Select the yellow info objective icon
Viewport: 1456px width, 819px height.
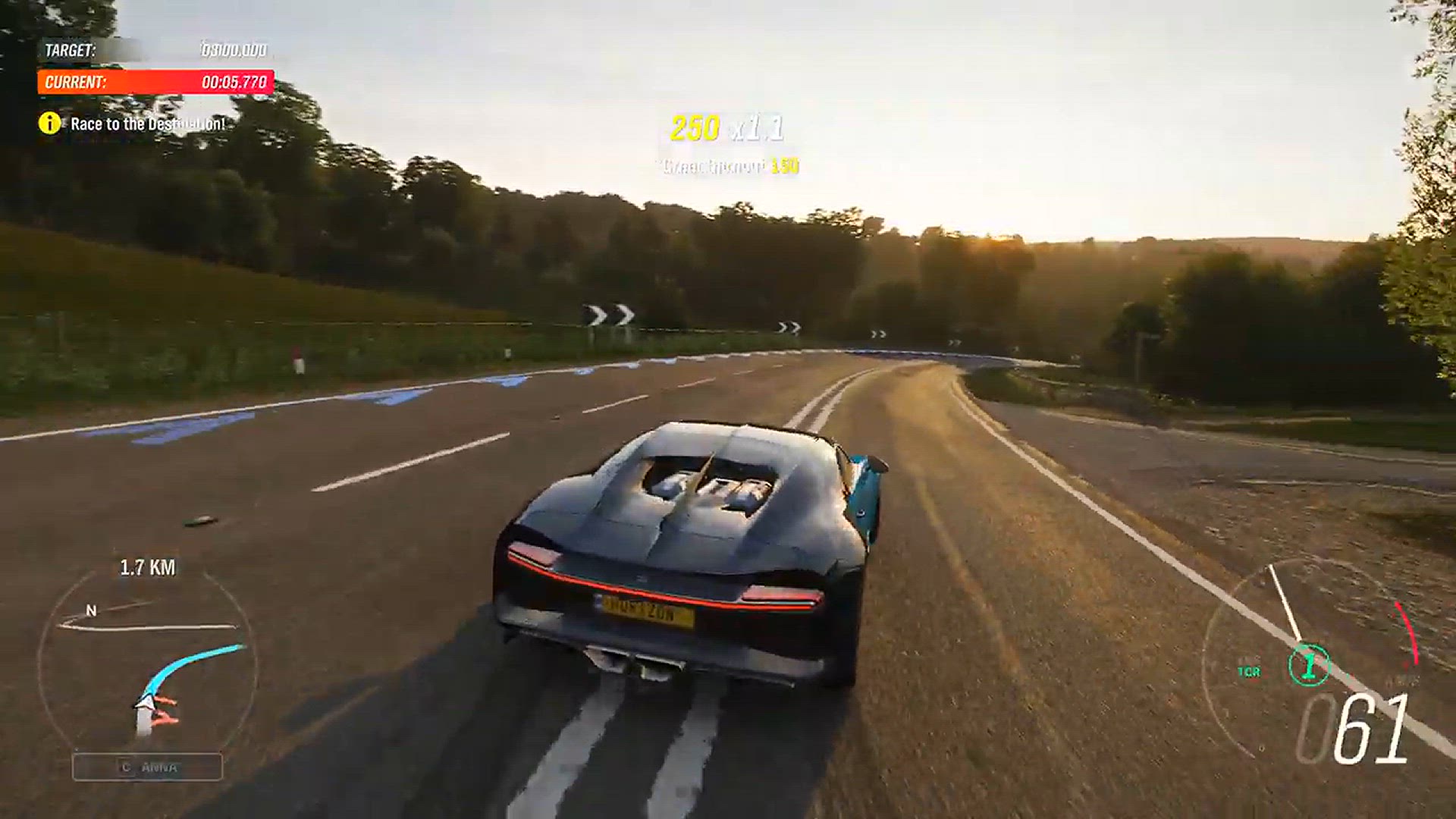[x=50, y=123]
